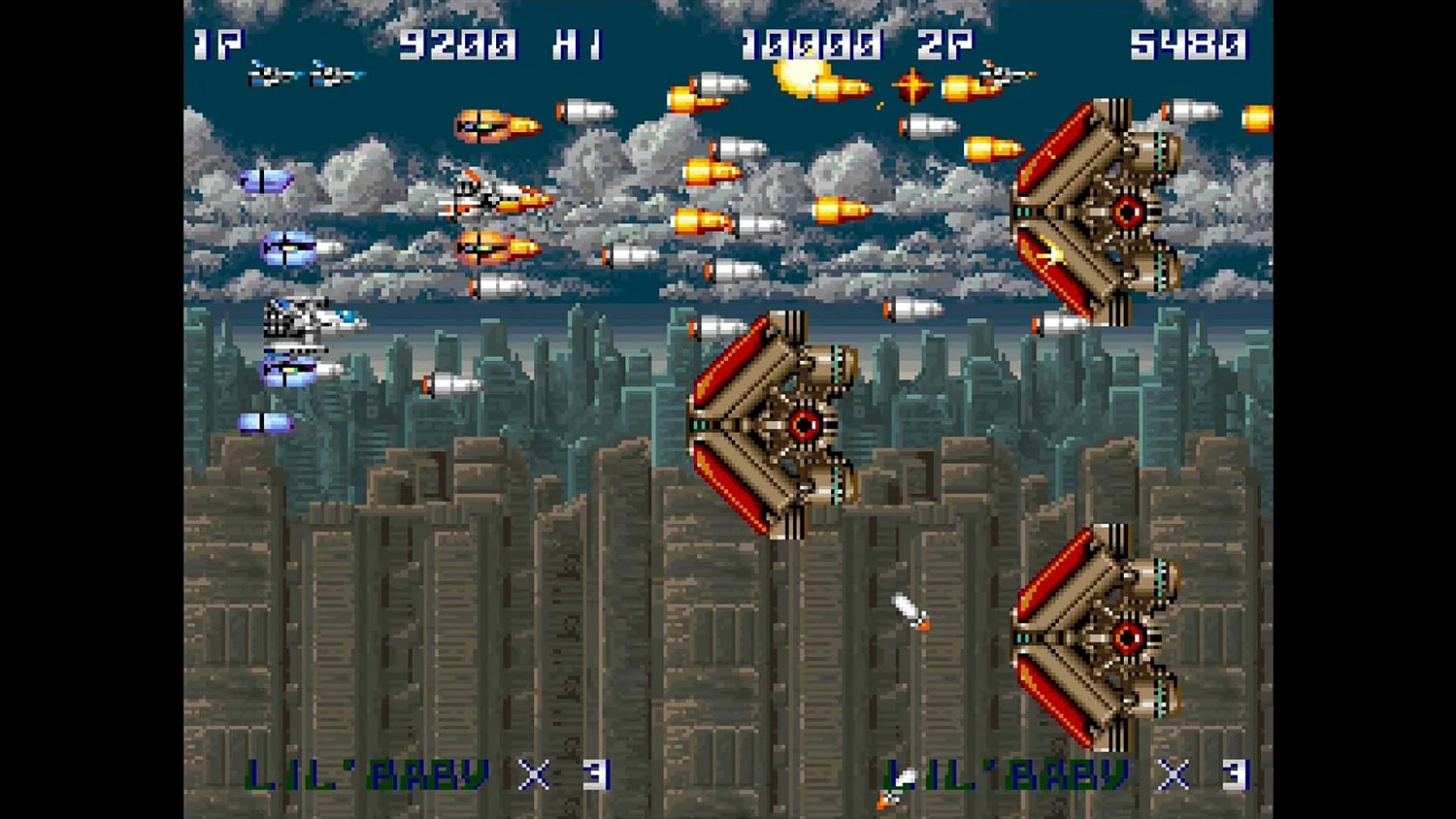
Task: Click the lives counter x3 bottom right
Action: [1202, 773]
